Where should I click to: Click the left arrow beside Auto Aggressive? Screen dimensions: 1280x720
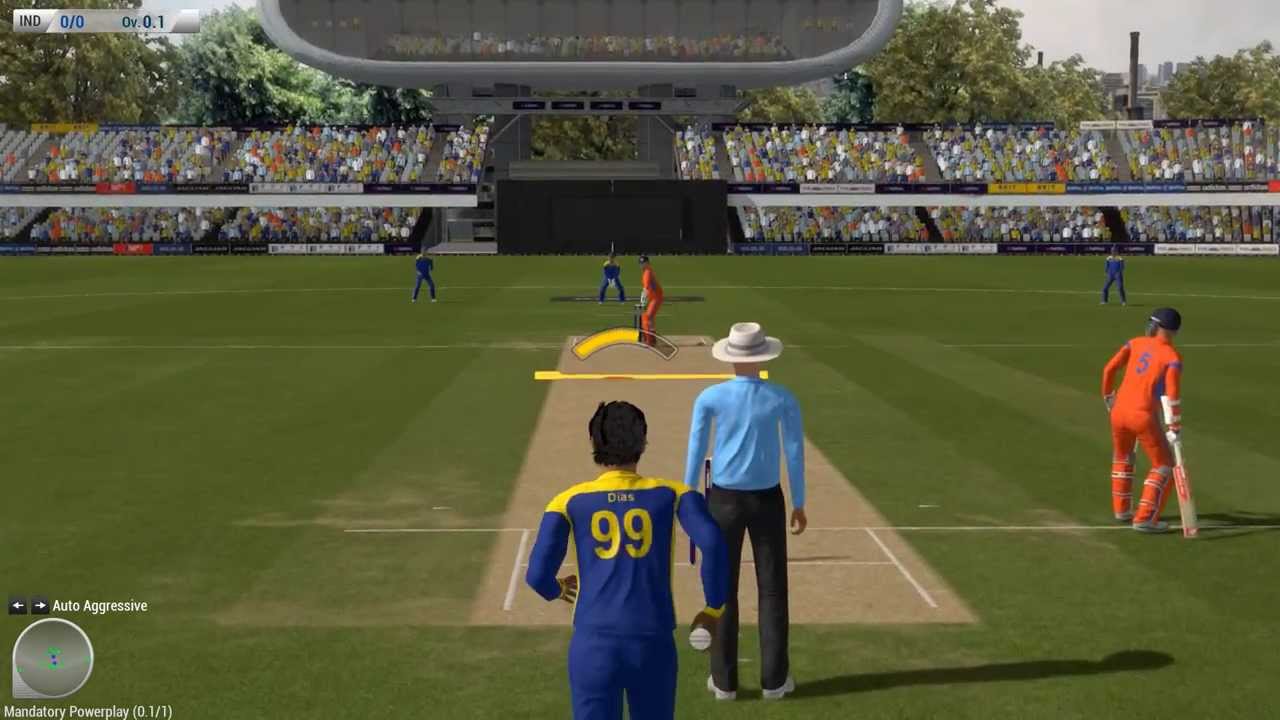pyautogui.click(x=17, y=605)
